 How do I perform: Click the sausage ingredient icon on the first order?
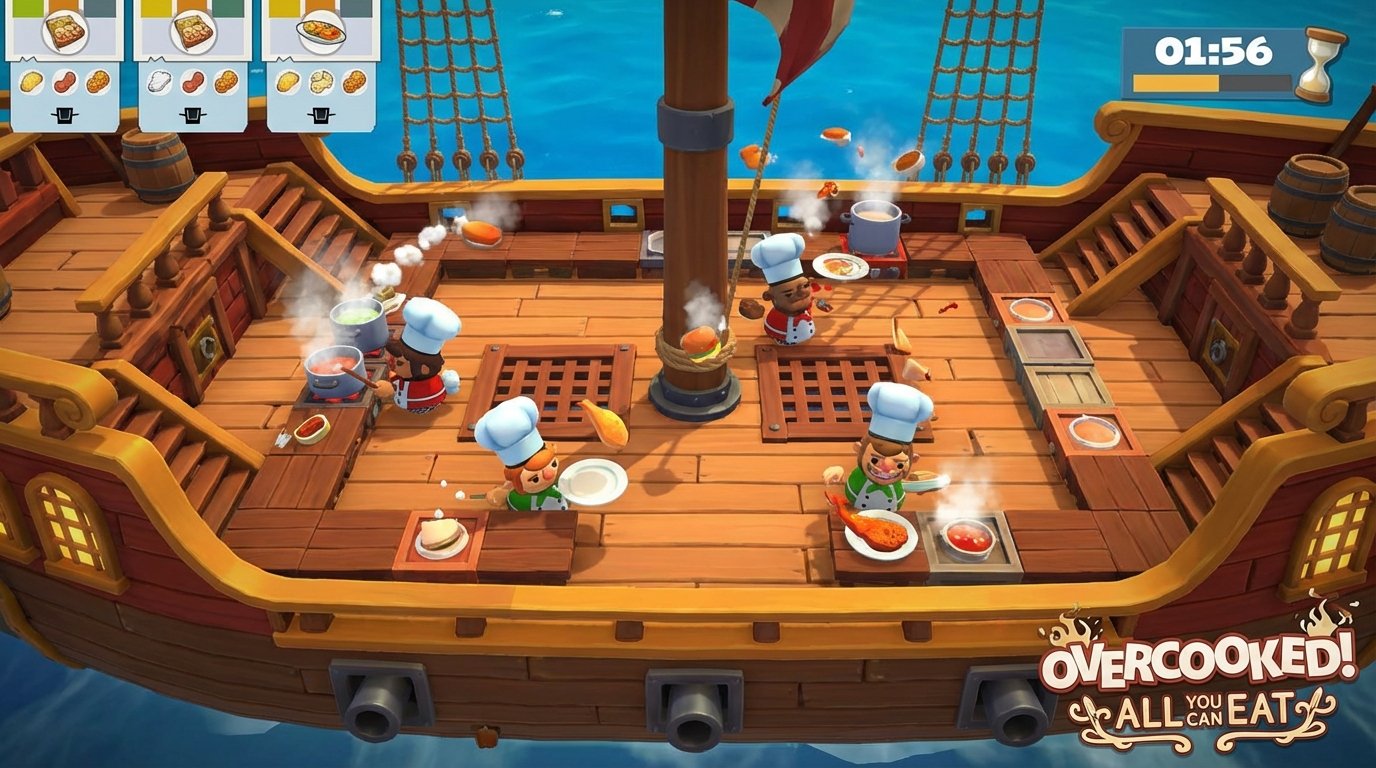(x=64, y=84)
